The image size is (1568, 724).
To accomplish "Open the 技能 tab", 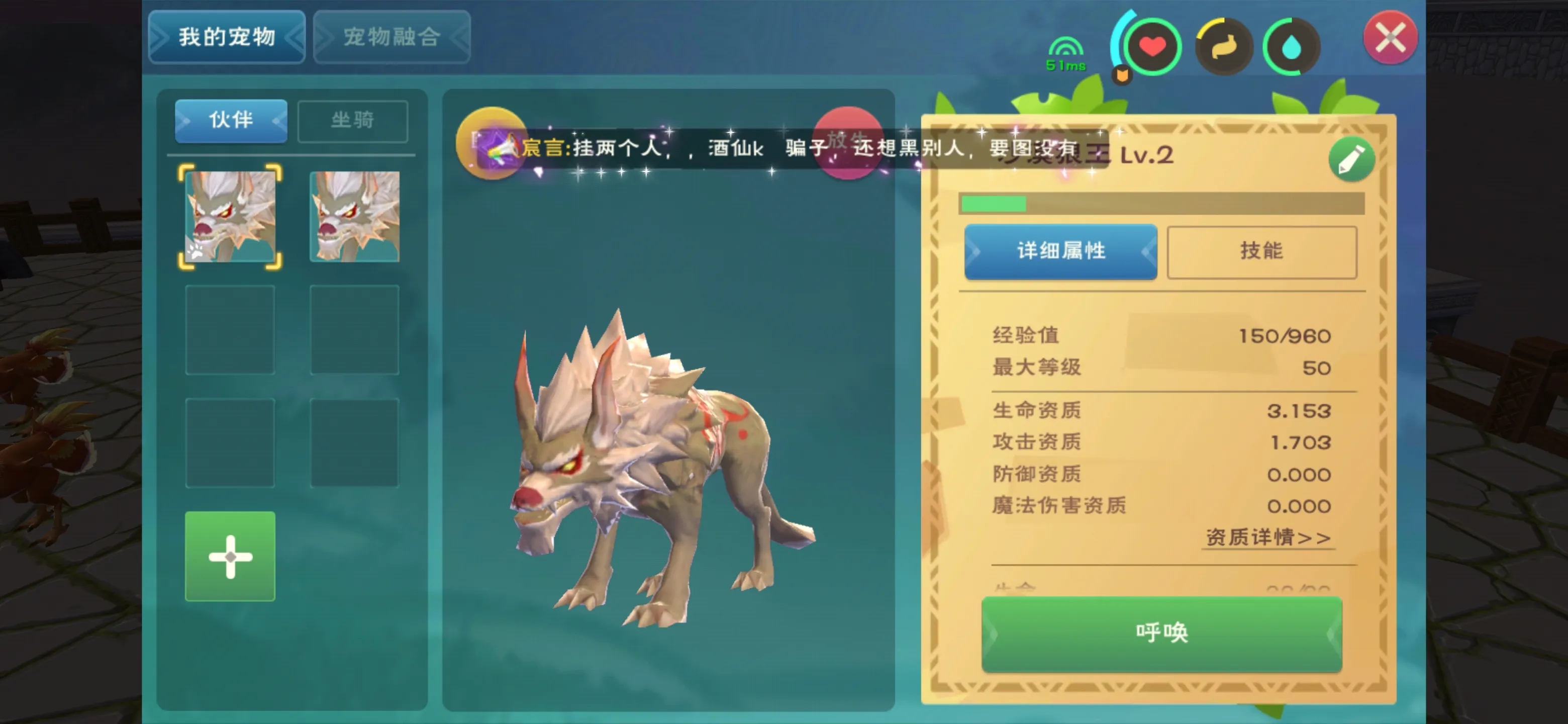I will [x=1261, y=251].
